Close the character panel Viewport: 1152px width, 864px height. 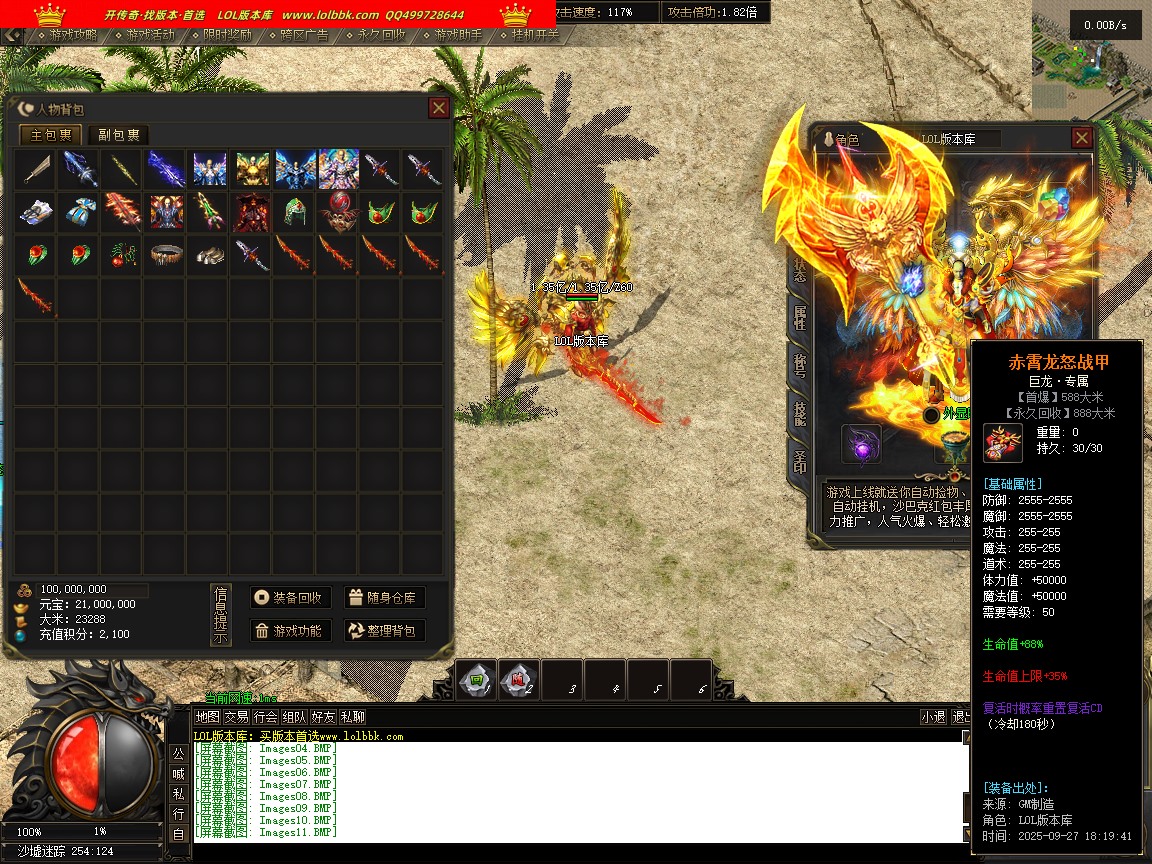[x=1081, y=138]
